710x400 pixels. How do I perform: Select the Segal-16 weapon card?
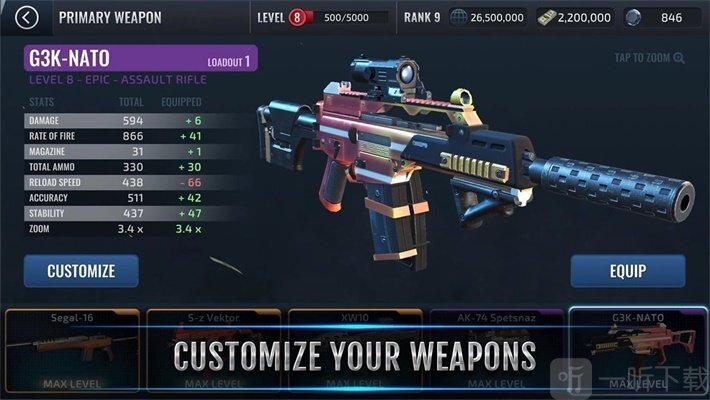point(70,350)
